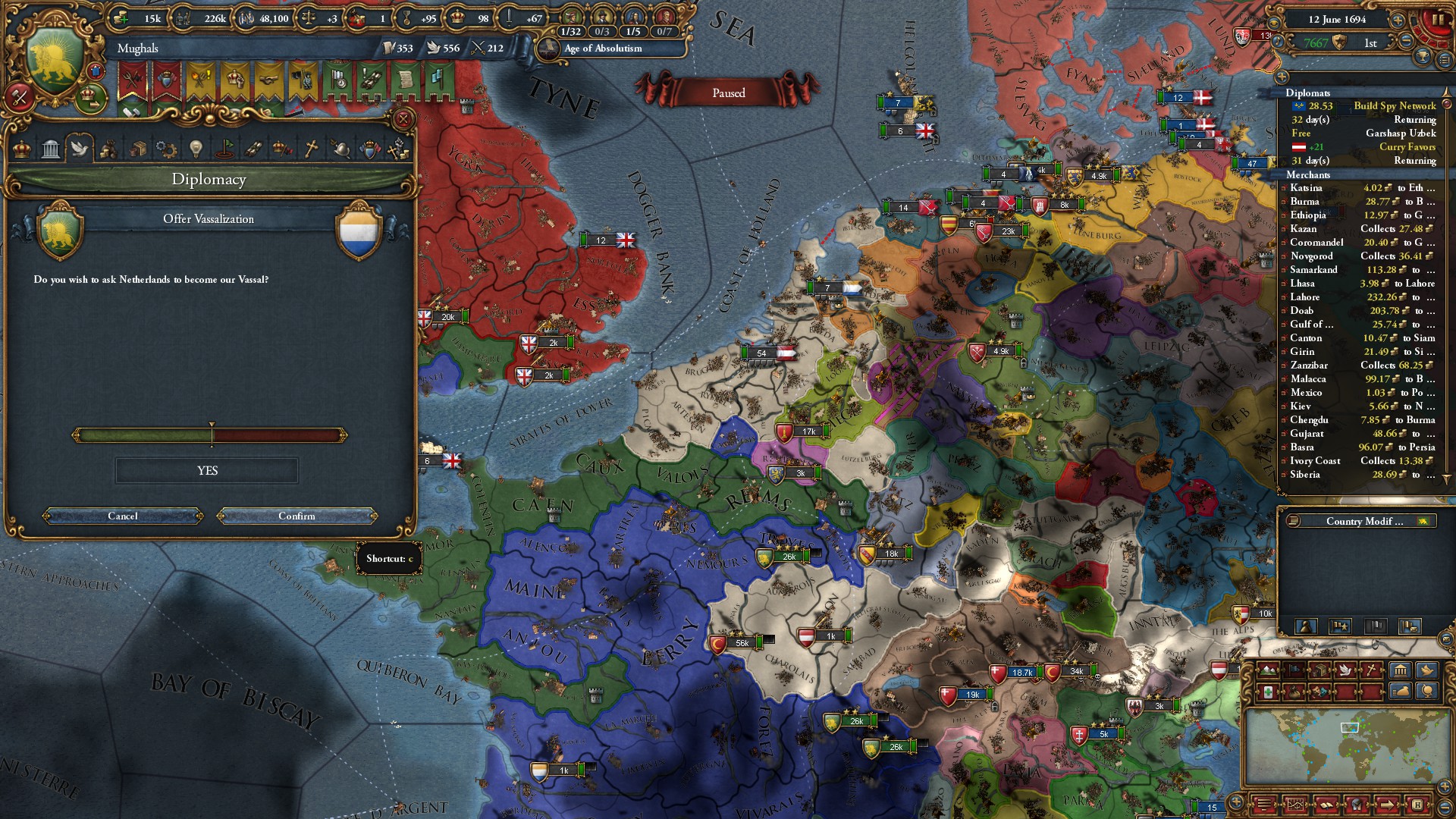This screenshot has width=1456, height=819.
Task: Switch to the Trade tab with crates
Action: tap(137, 149)
